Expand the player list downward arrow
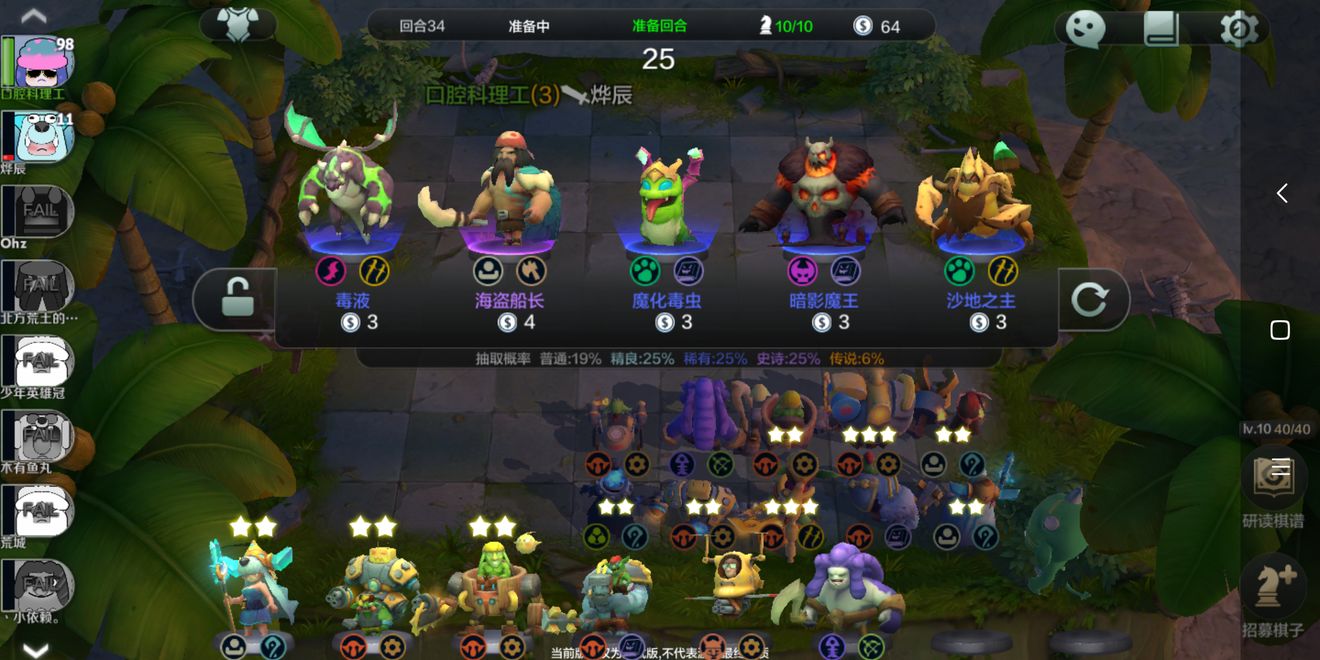Screen dimensions: 1320x660 (35, 650)
